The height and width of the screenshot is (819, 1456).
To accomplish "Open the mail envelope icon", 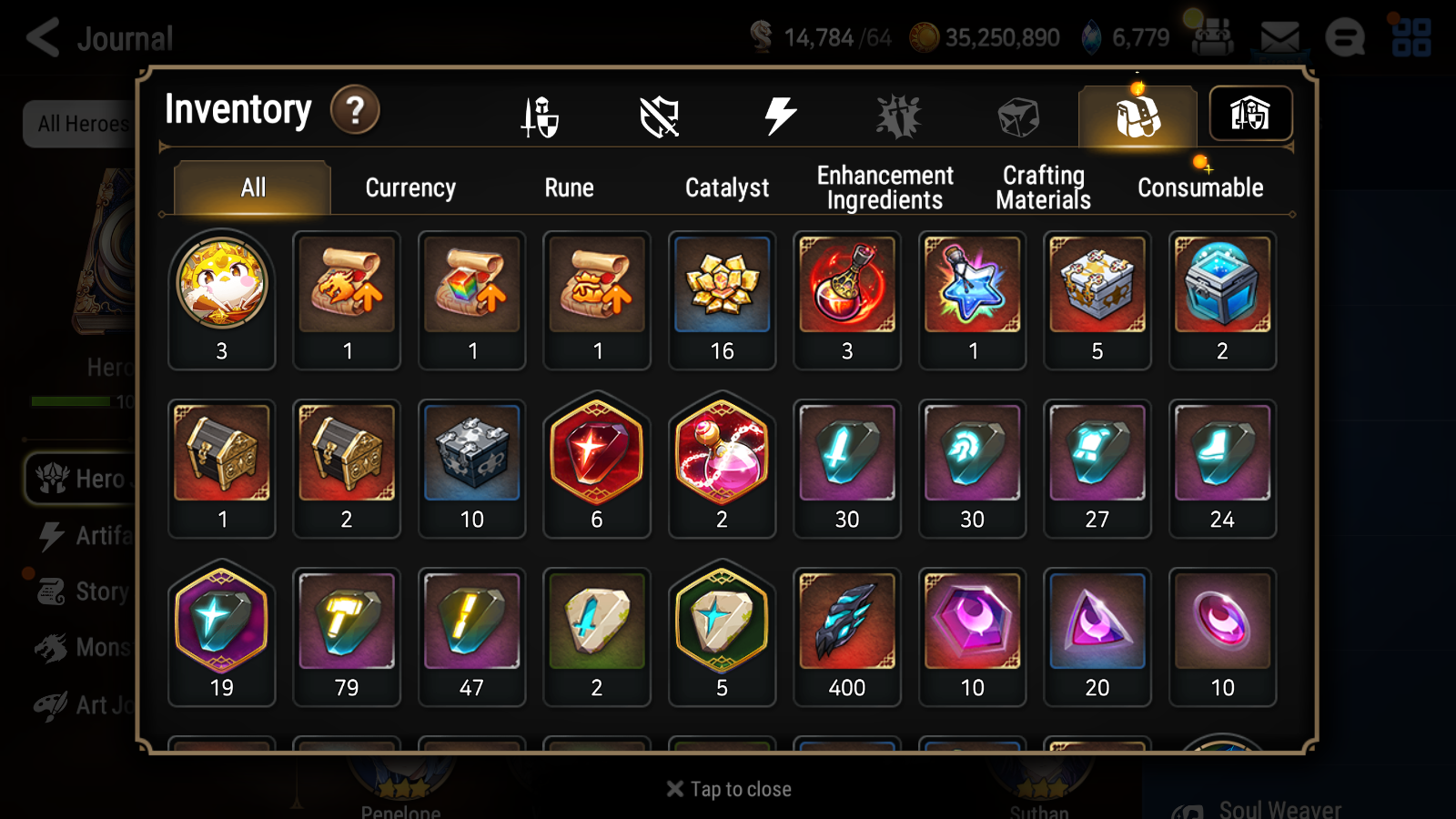I will [1280, 35].
